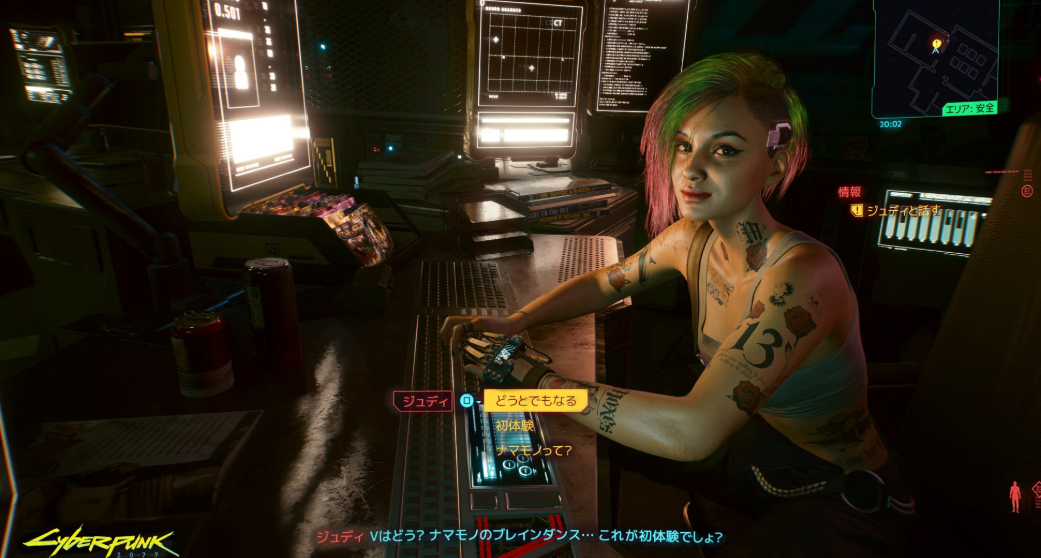Click the yellow quest marker on minimap
The height and width of the screenshot is (558, 1041).
click(936, 44)
